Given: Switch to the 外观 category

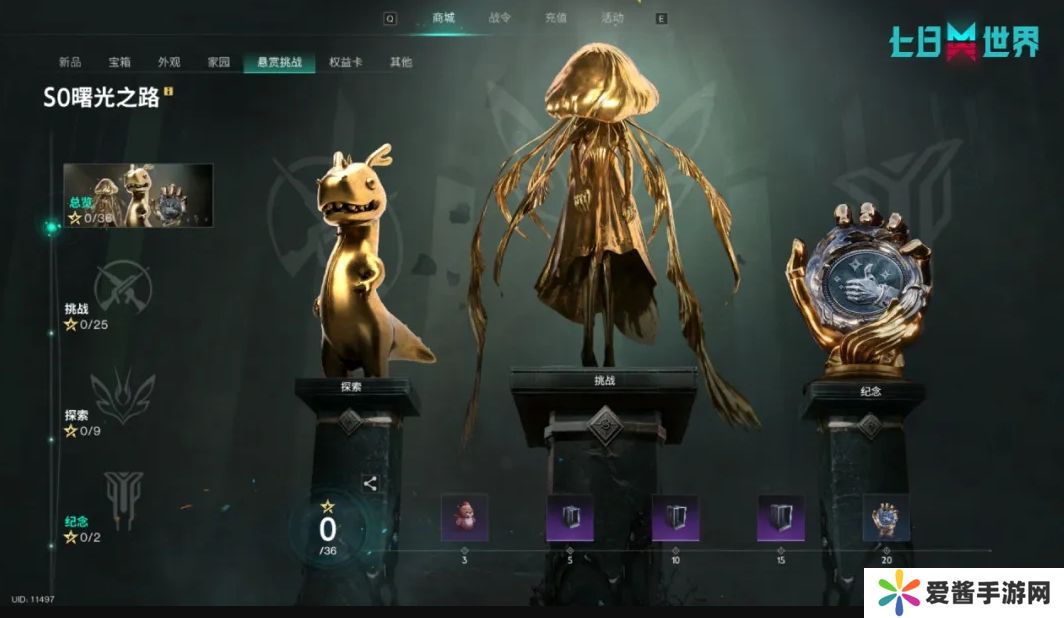Looking at the screenshot, I should (169, 62).
